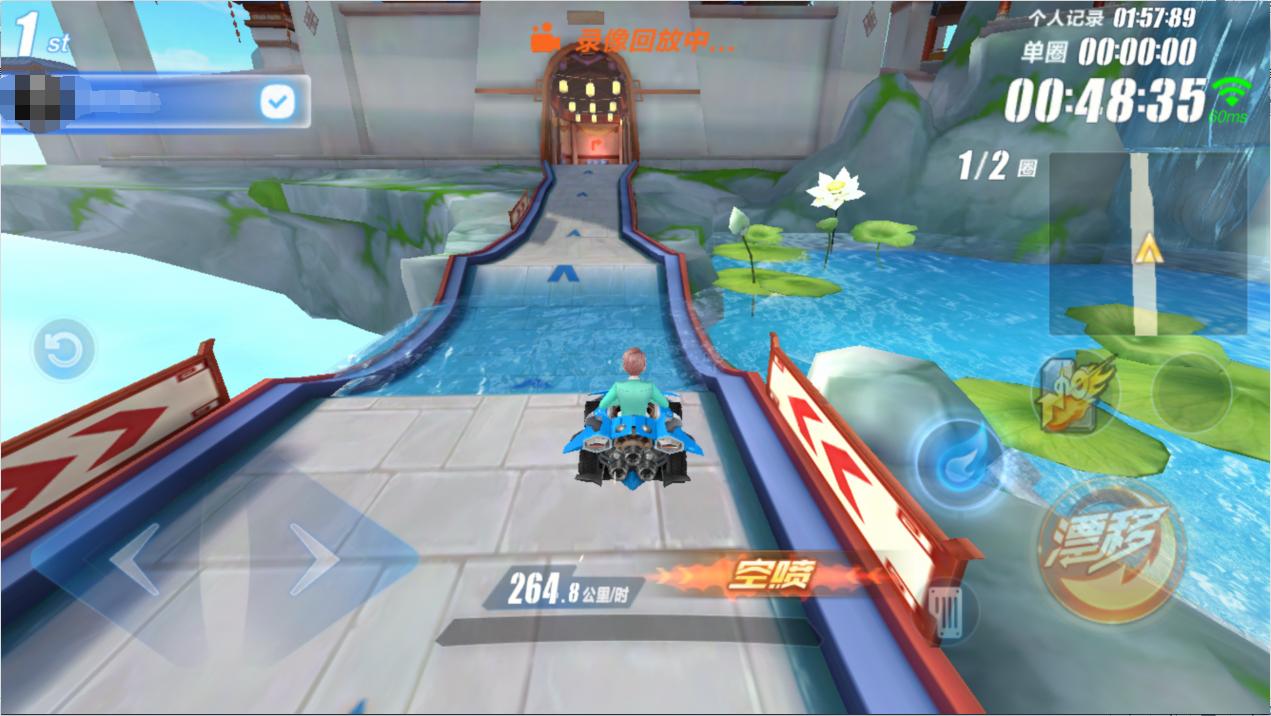Click the track minimap panel
The width and height of the screenshot is (1271, 716).
[1147, 243]
